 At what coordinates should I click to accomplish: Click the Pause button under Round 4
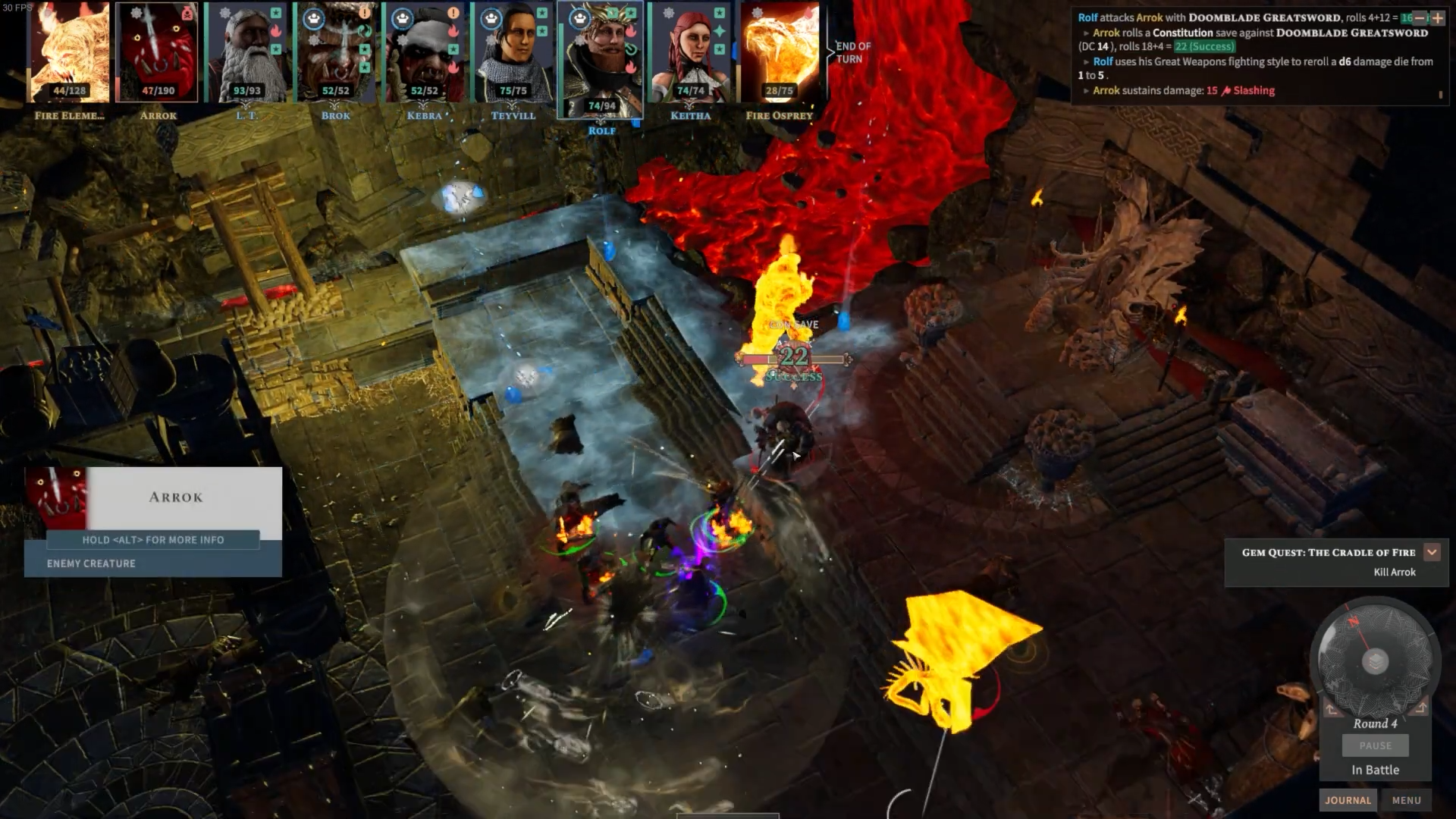click(1375, 745)
